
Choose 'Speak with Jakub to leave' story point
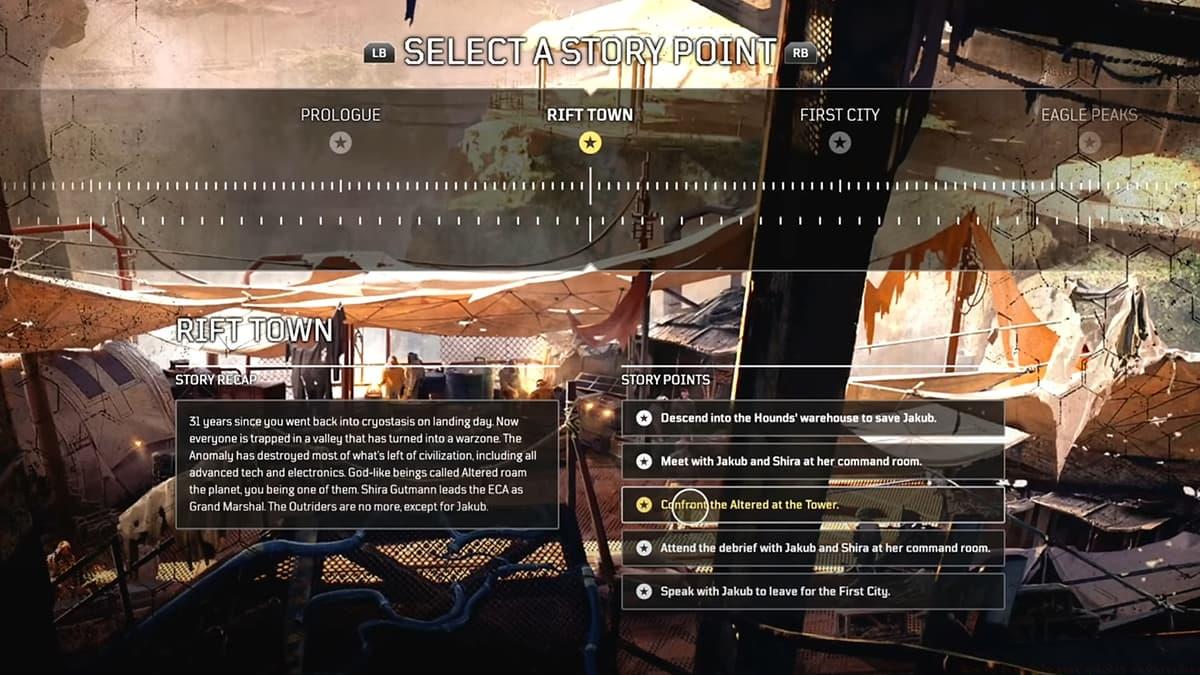[812, 591]
